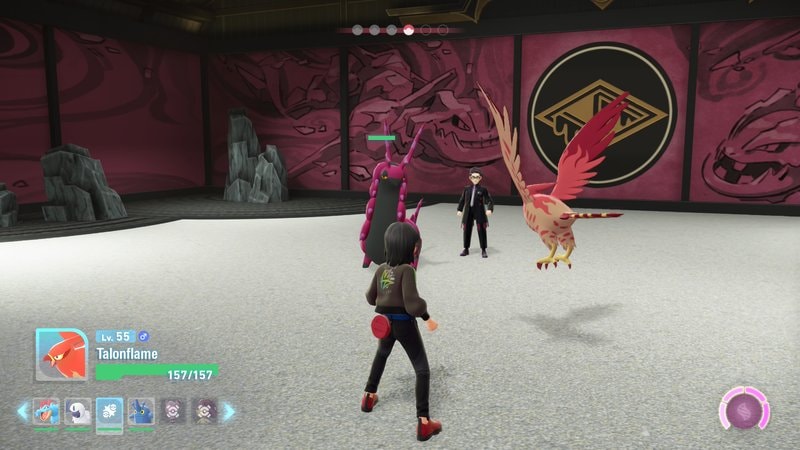Activate the purple Mega Evolution gauge icon

click(x=745, y=411)
